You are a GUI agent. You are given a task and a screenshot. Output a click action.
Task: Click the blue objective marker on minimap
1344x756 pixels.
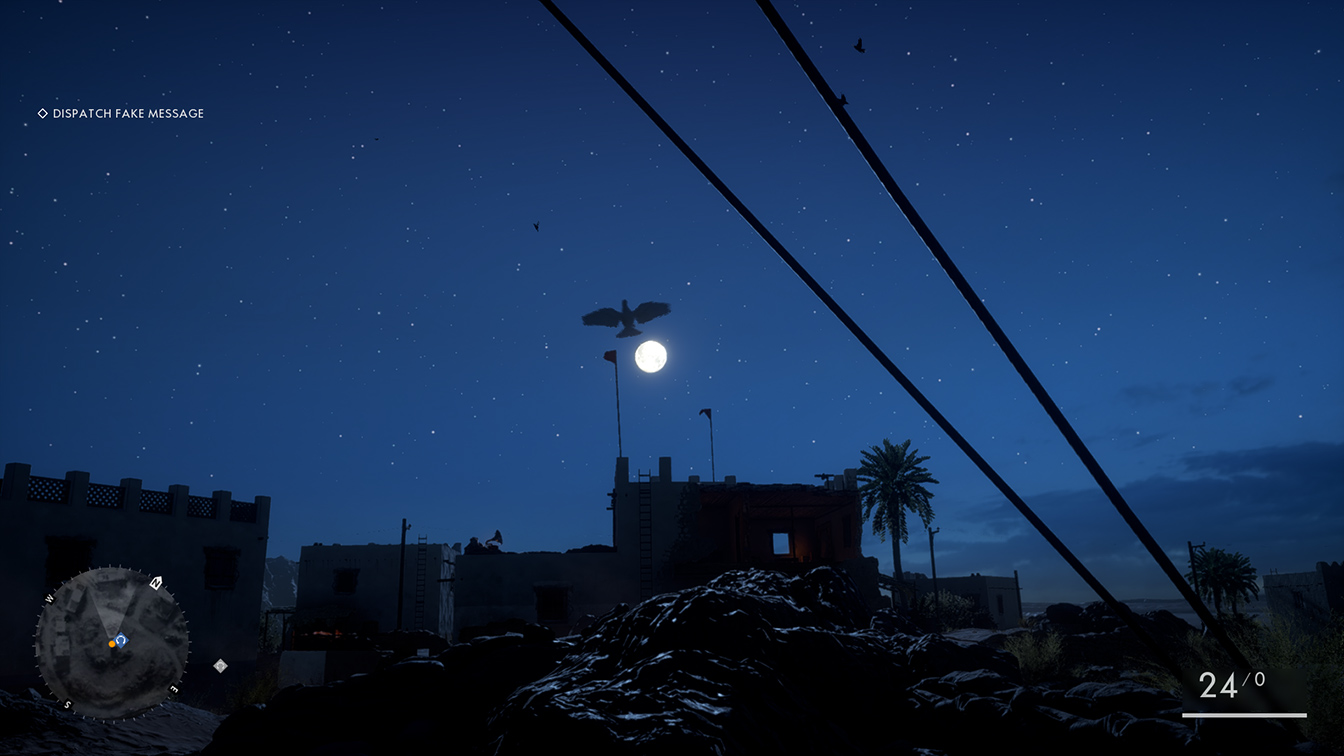coord(122,640)
